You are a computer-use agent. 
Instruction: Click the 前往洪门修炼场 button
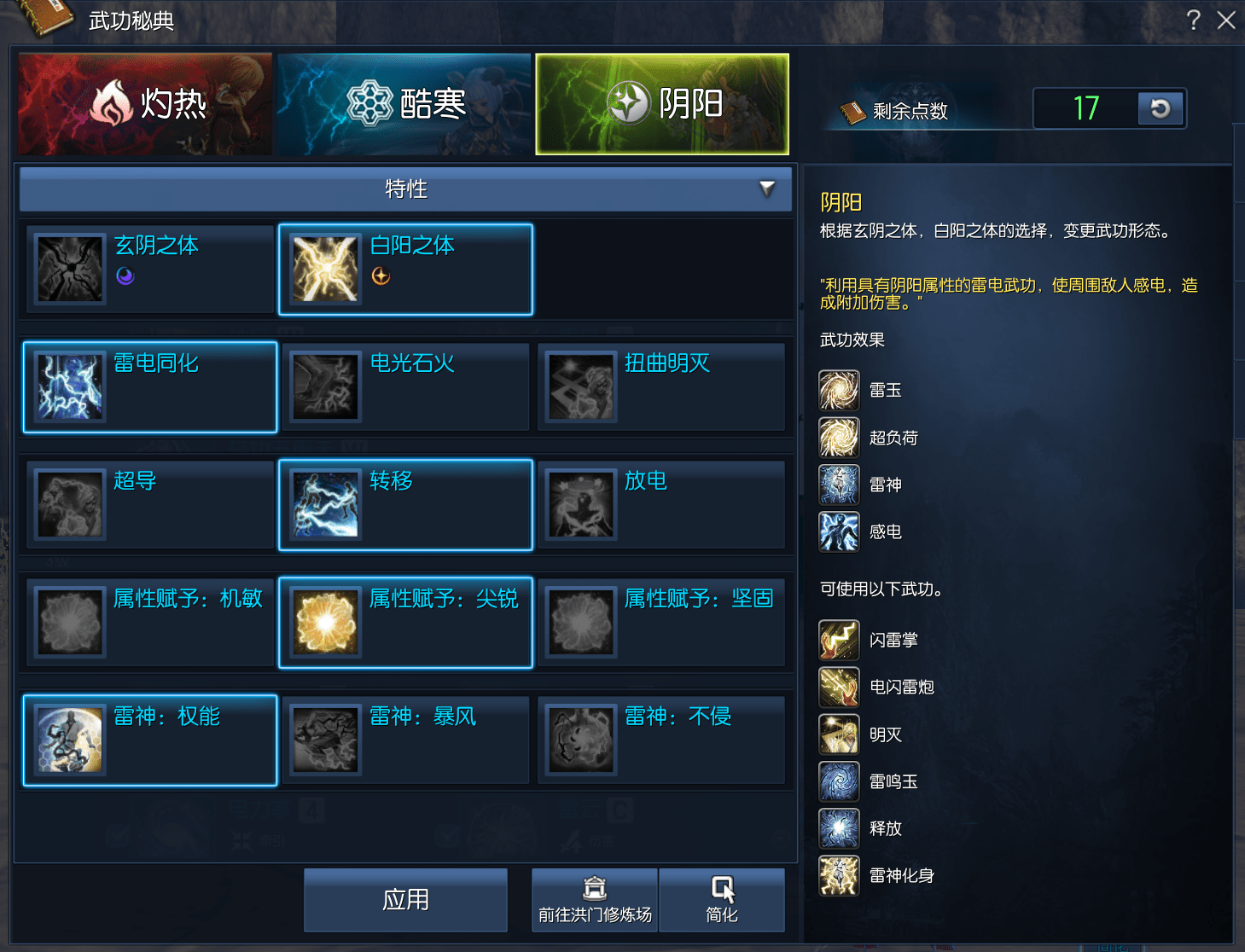[x=594, y=899]
